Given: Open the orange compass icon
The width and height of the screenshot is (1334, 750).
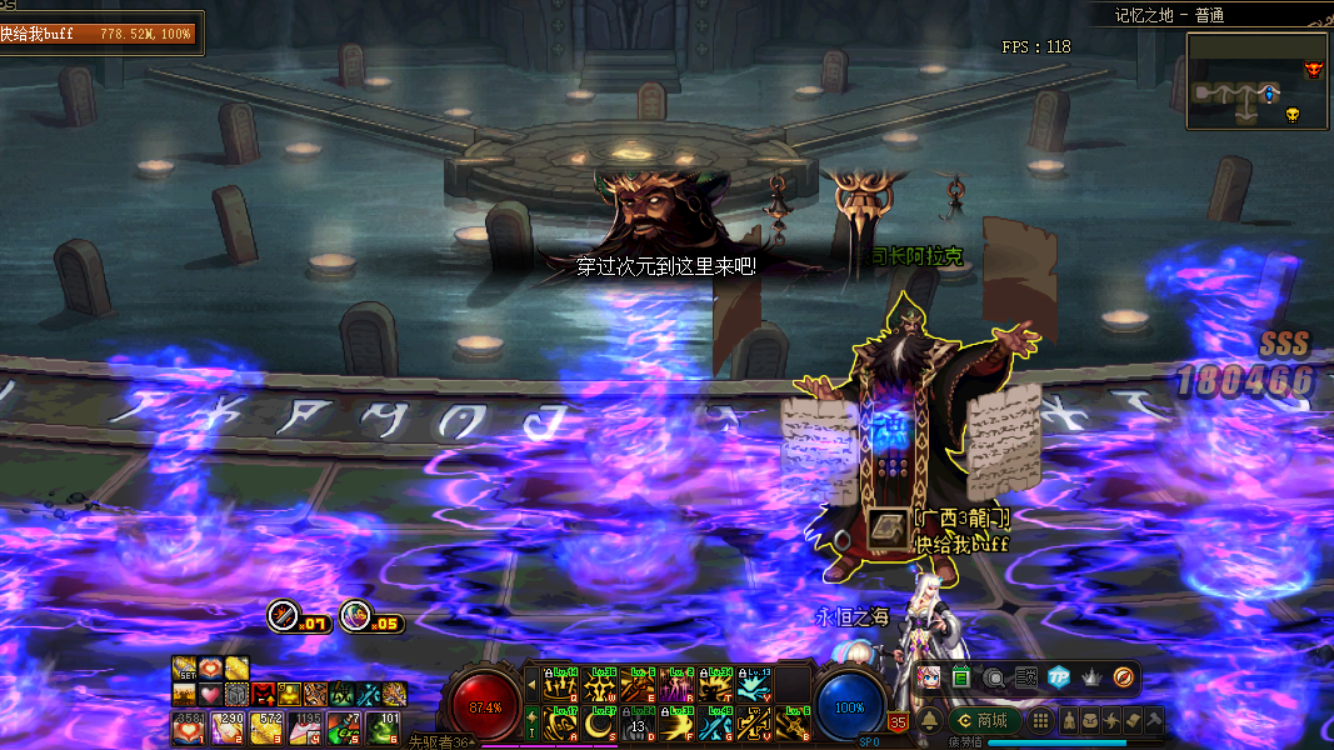Looking at the screenshot, I should [x=1124, y=677].
